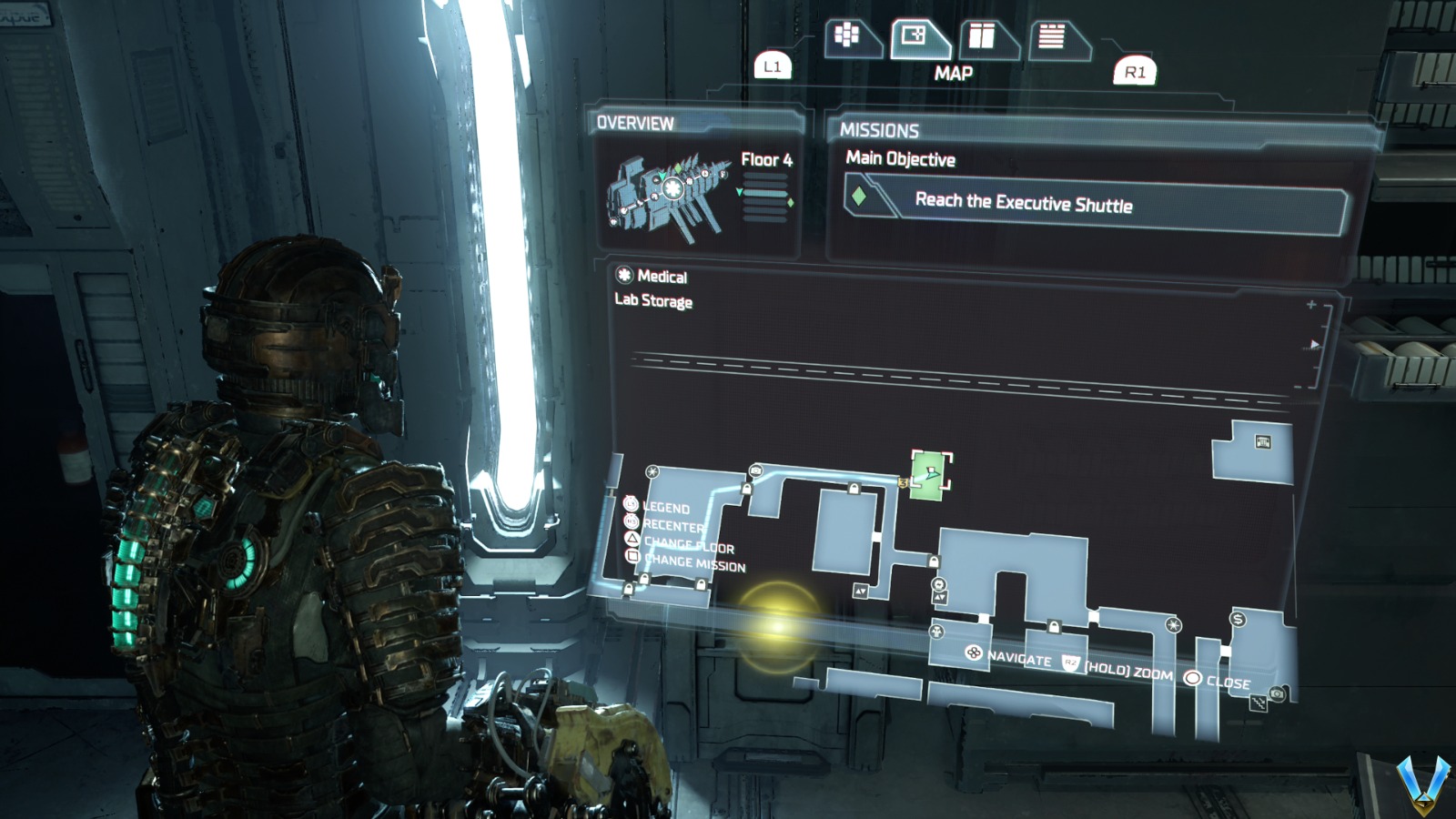Click a padlock locked-door icon on the map
Screen dimensions: 1456x819
(x=745, y=489)
